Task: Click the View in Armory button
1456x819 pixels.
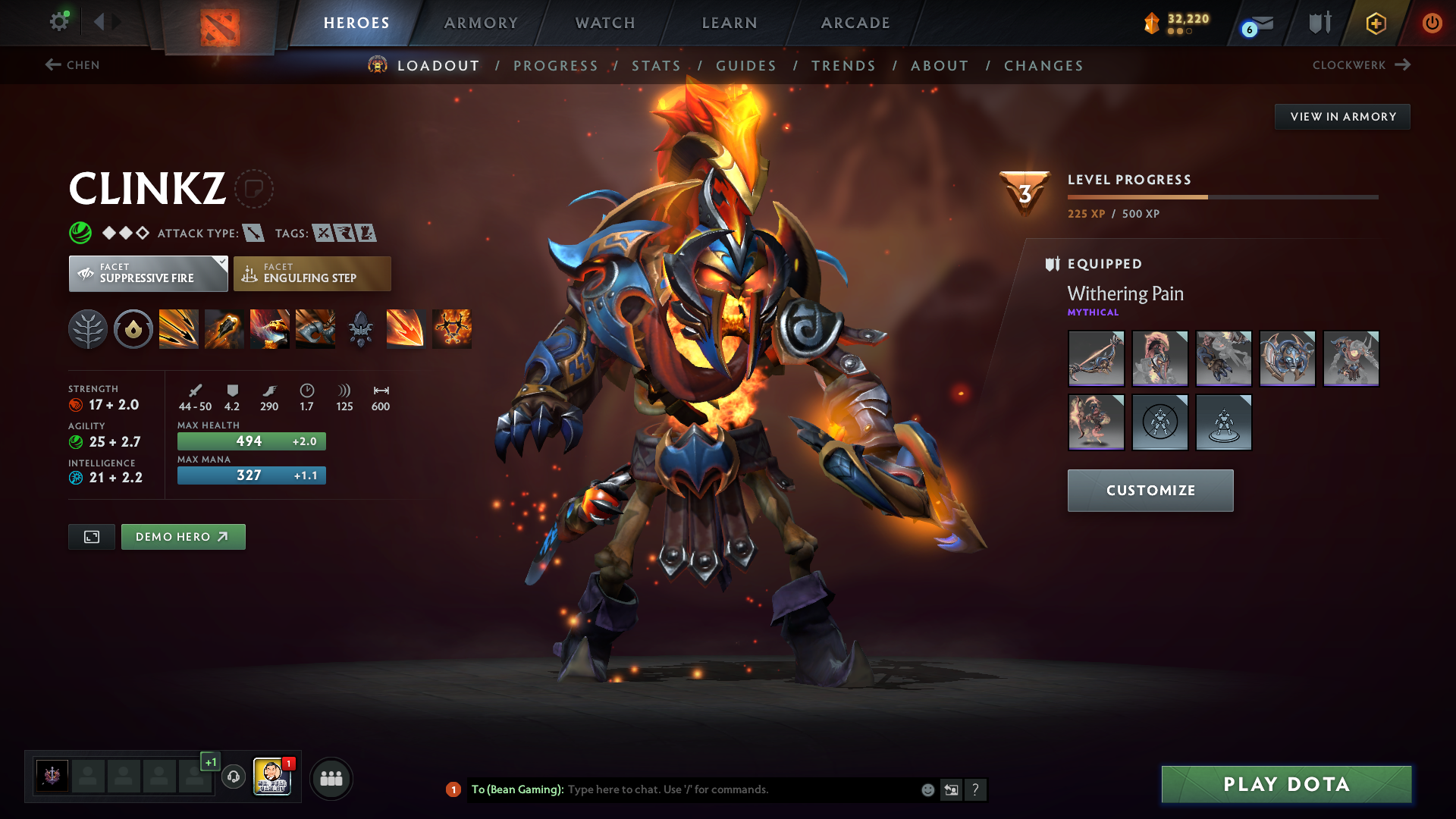Action: coord(1342,117)
